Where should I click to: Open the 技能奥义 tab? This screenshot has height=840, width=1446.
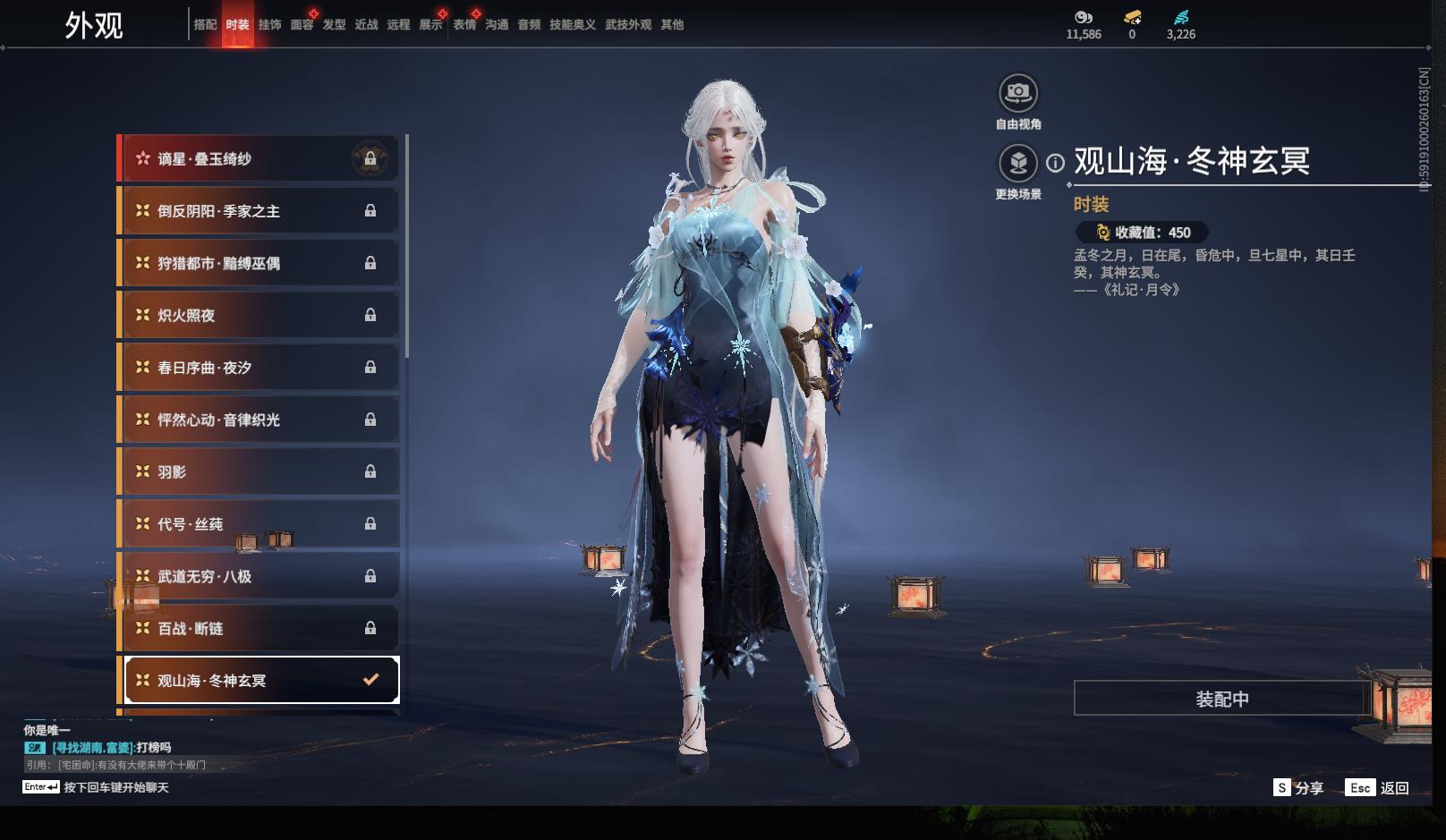pos(572,25)
